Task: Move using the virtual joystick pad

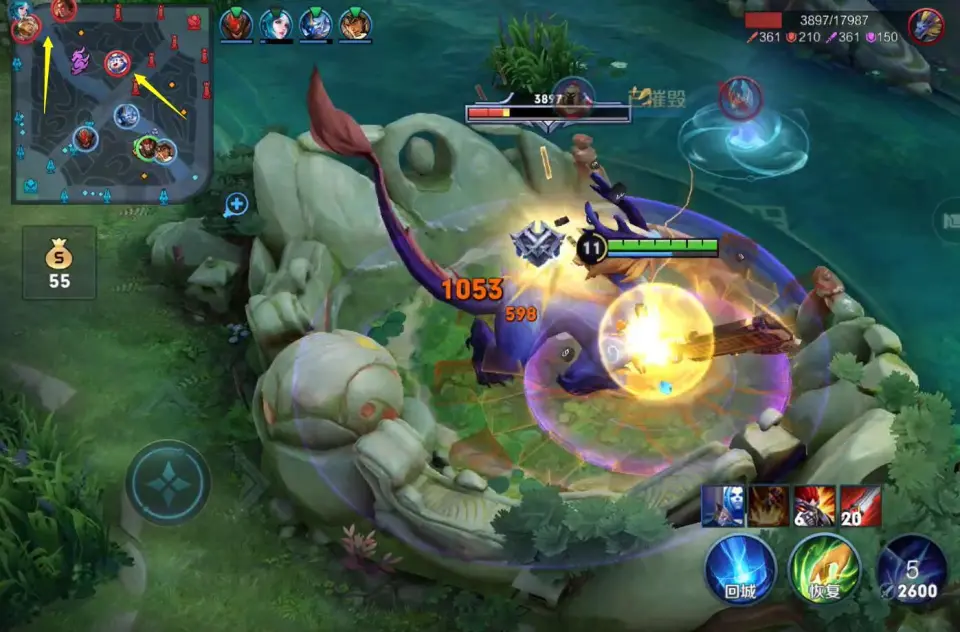Action: click(x=168, y=483)
